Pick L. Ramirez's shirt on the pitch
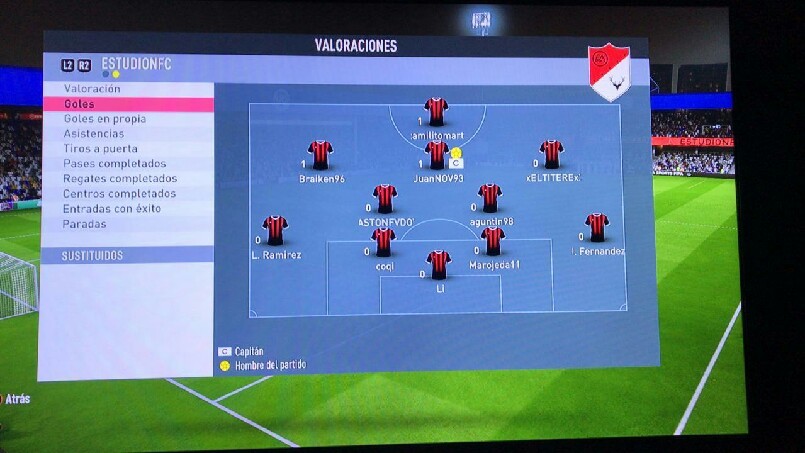Viewport: 805px width, 453px height. coord(275,229)
